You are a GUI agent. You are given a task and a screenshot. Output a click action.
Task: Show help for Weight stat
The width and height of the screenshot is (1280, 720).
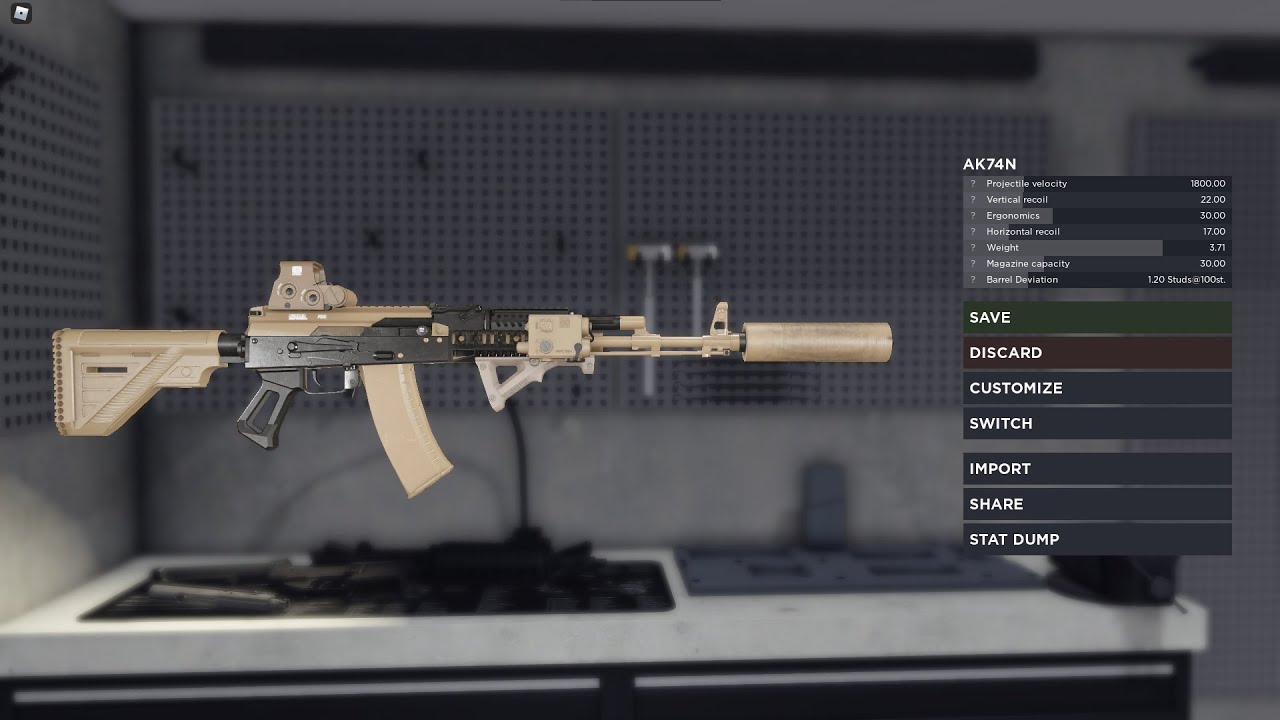click(x=972, y=248)
